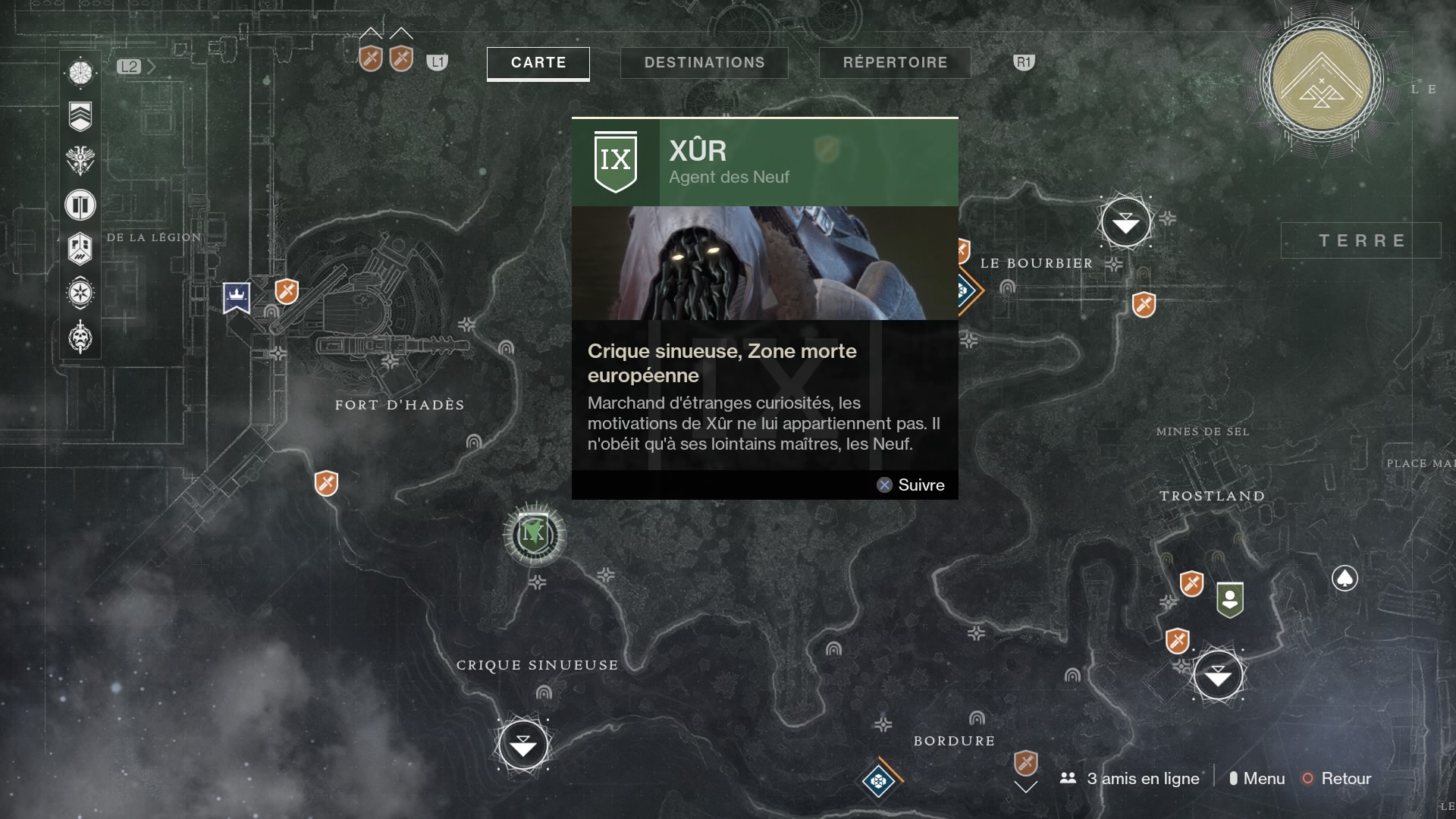1456x819 pixels.
Task: Select the Terre destination label
Action: click(x=1361, y=240)
